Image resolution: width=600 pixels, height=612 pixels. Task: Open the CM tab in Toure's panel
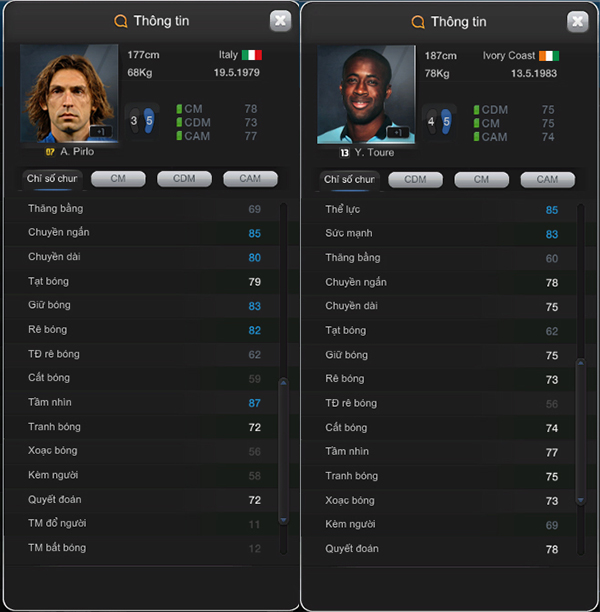click(x=481, y=180)
